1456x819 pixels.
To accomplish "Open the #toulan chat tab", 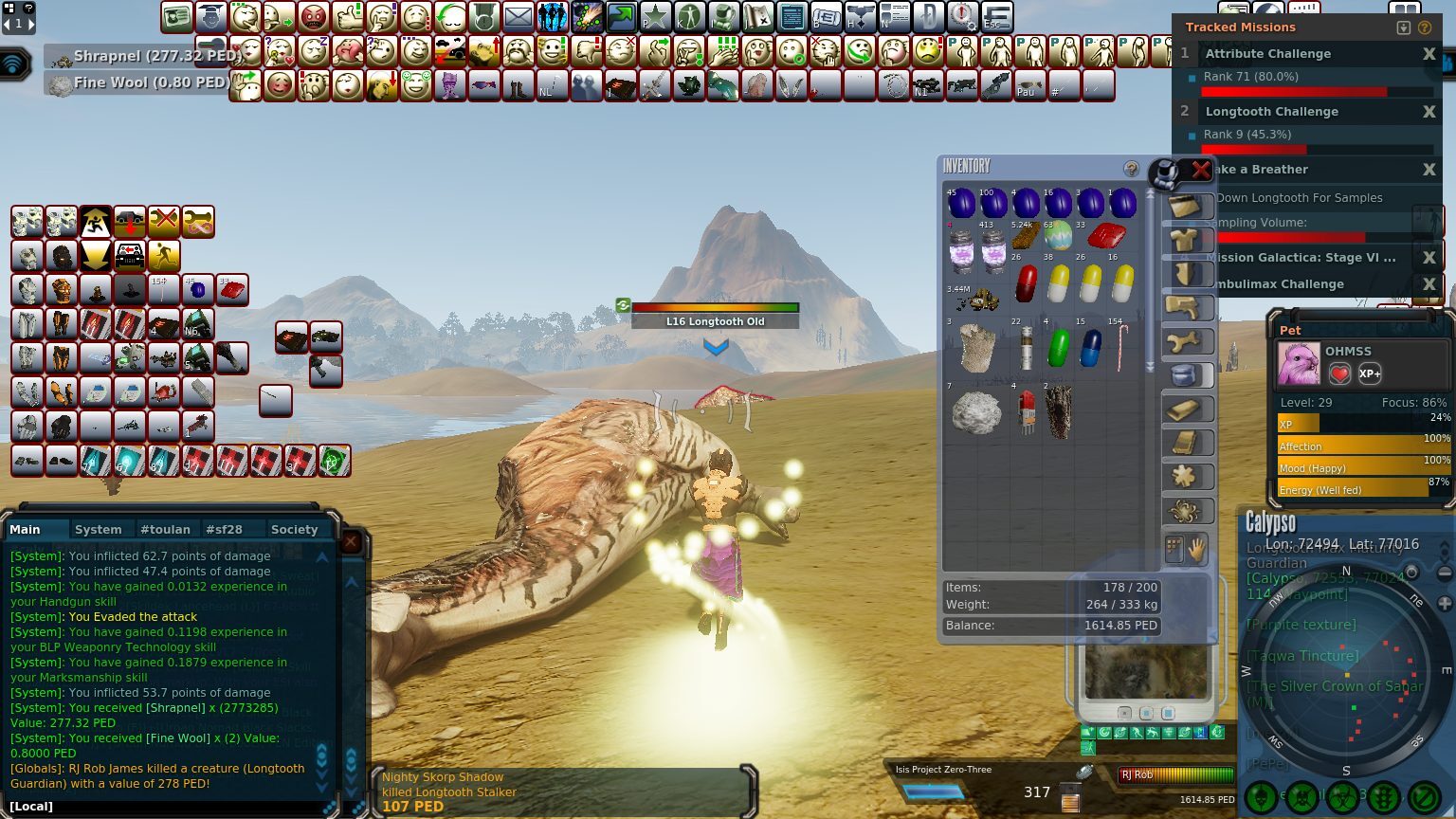I will (165, 529).
